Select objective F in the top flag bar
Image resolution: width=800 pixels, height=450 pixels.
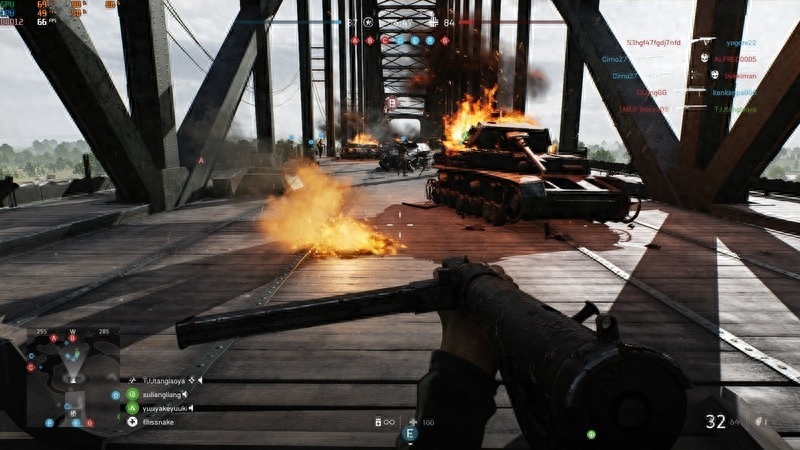(x=430, y=40)
